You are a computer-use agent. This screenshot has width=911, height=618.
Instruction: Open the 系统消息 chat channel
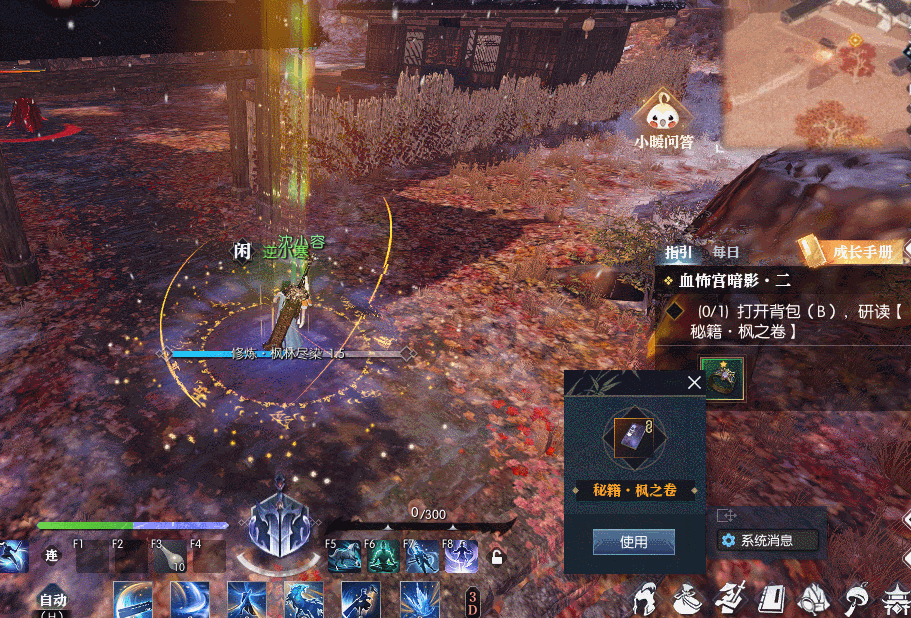coord(767,541)
